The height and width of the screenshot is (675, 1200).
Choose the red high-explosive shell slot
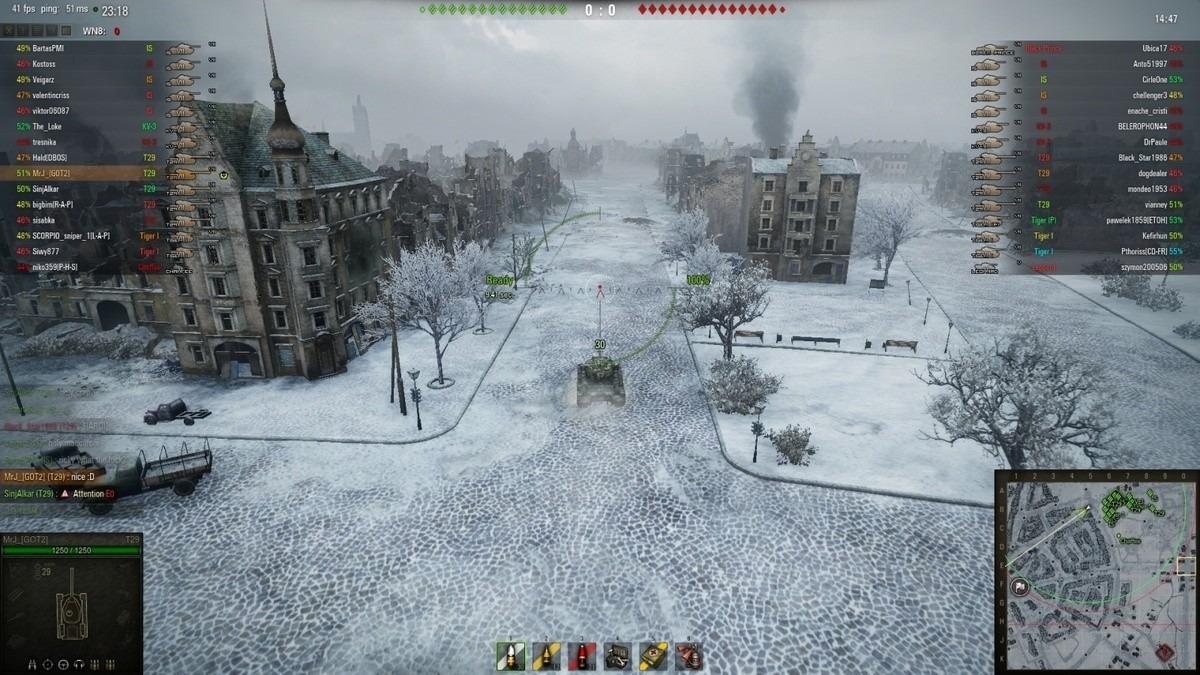(x=581, y=656)
